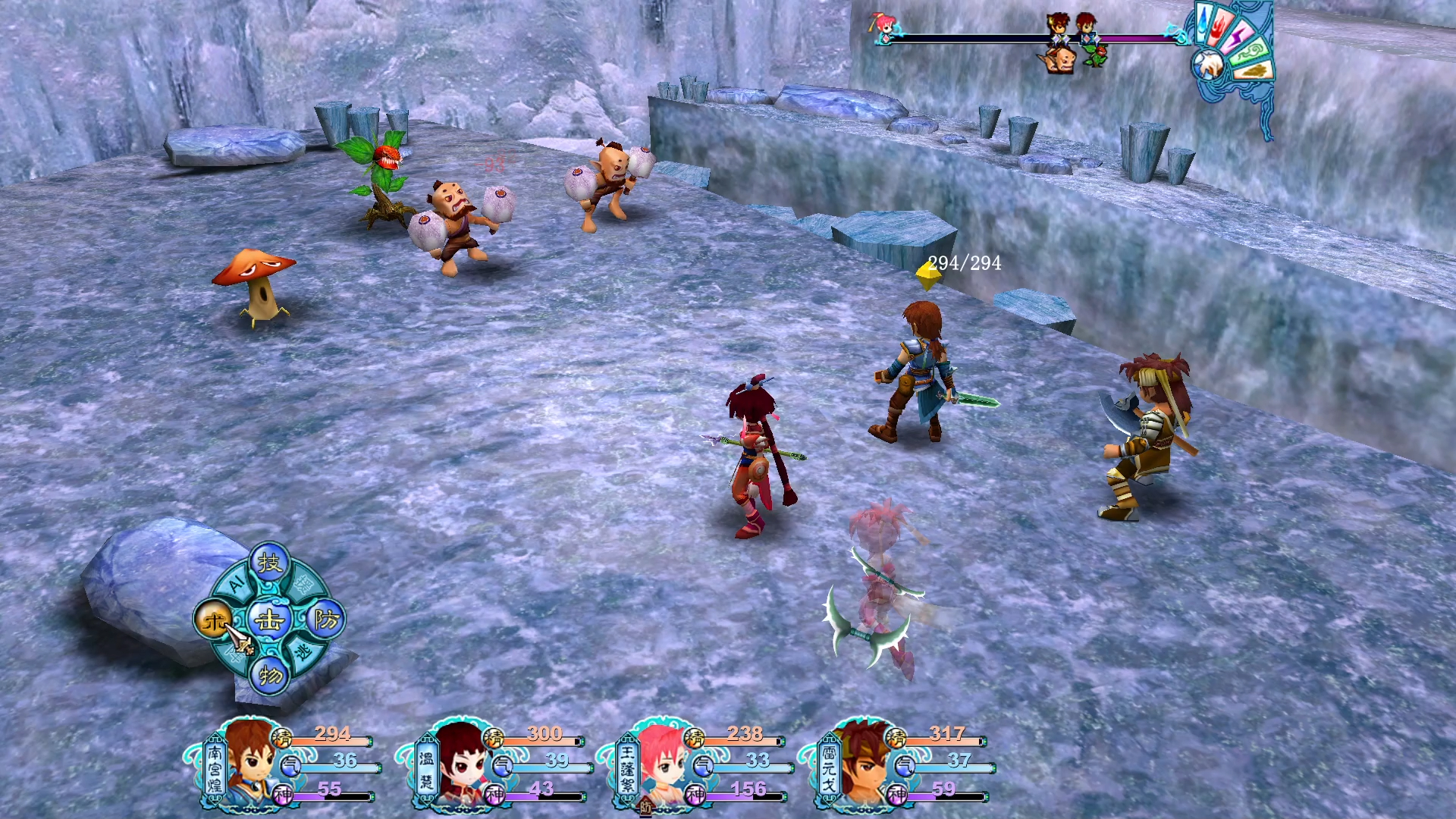Click the water droplet element fan segment

coord(1204,23)
